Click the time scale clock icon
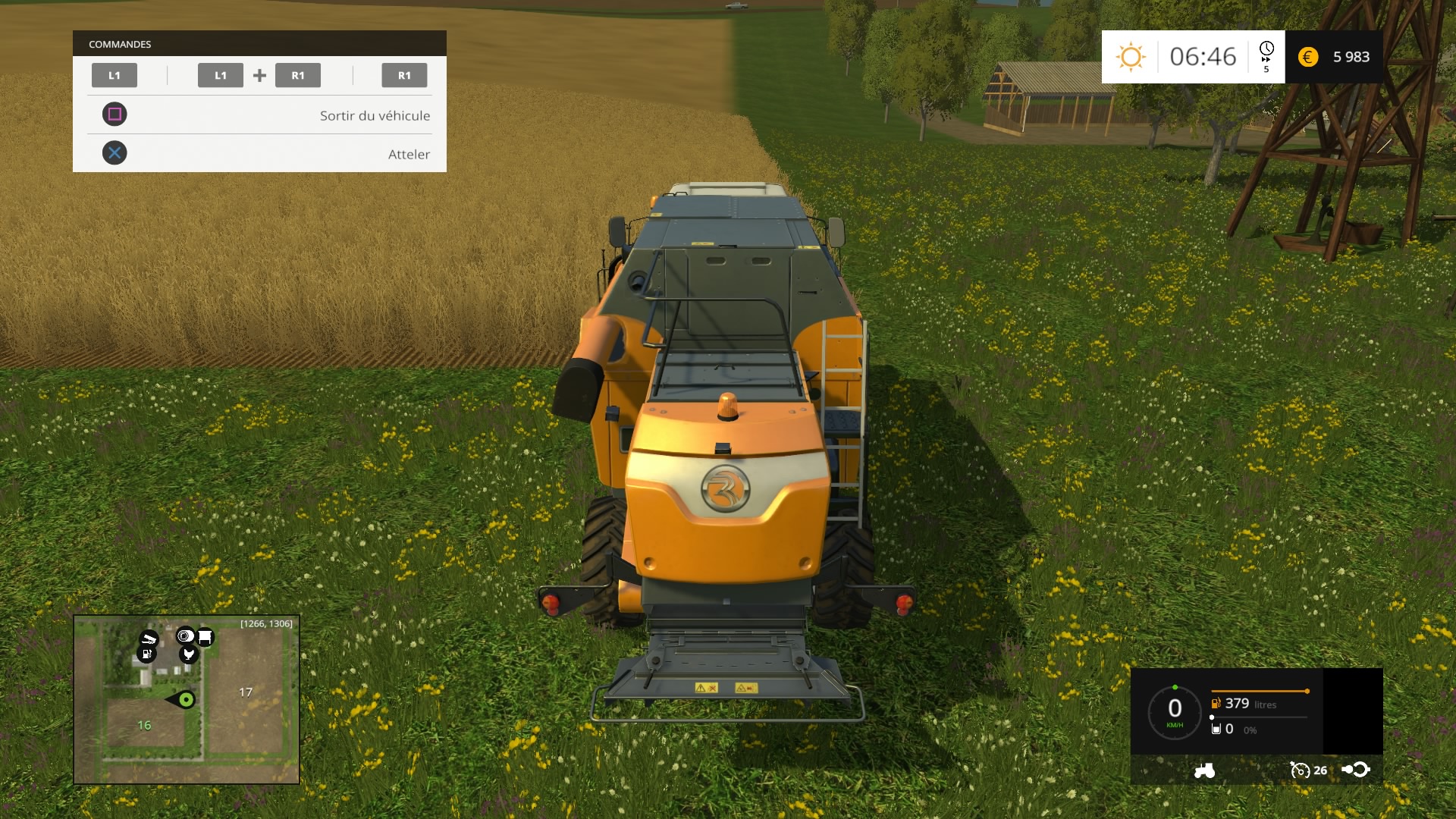1456x819 pixels. pyautogui.click(x=1266, y=50)
